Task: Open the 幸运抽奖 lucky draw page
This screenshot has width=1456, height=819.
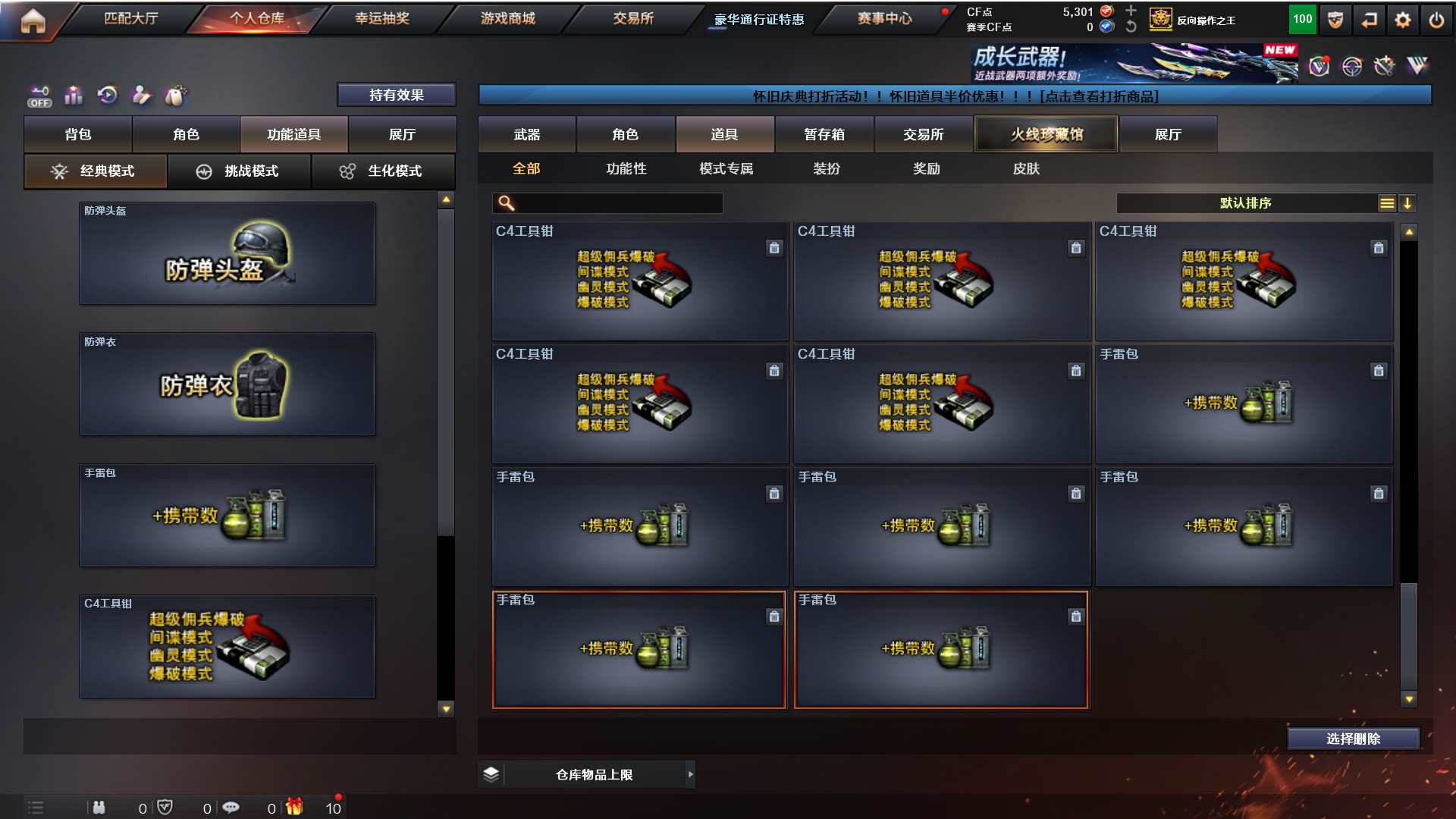Action: (382, 18)
